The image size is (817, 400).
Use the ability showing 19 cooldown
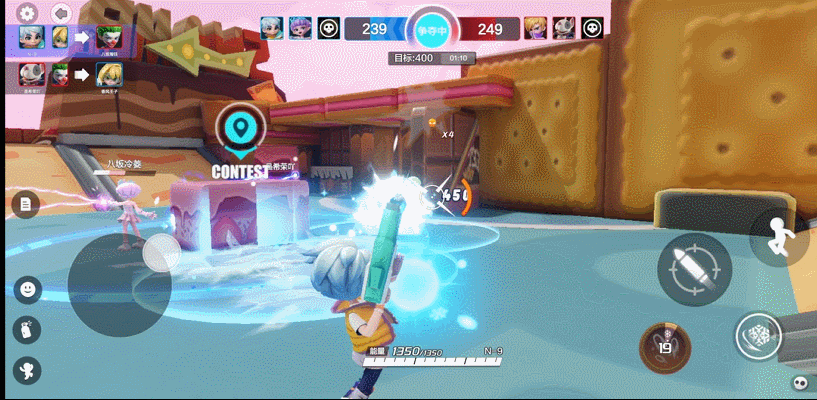pyautogui.click(x=665, y=346)
